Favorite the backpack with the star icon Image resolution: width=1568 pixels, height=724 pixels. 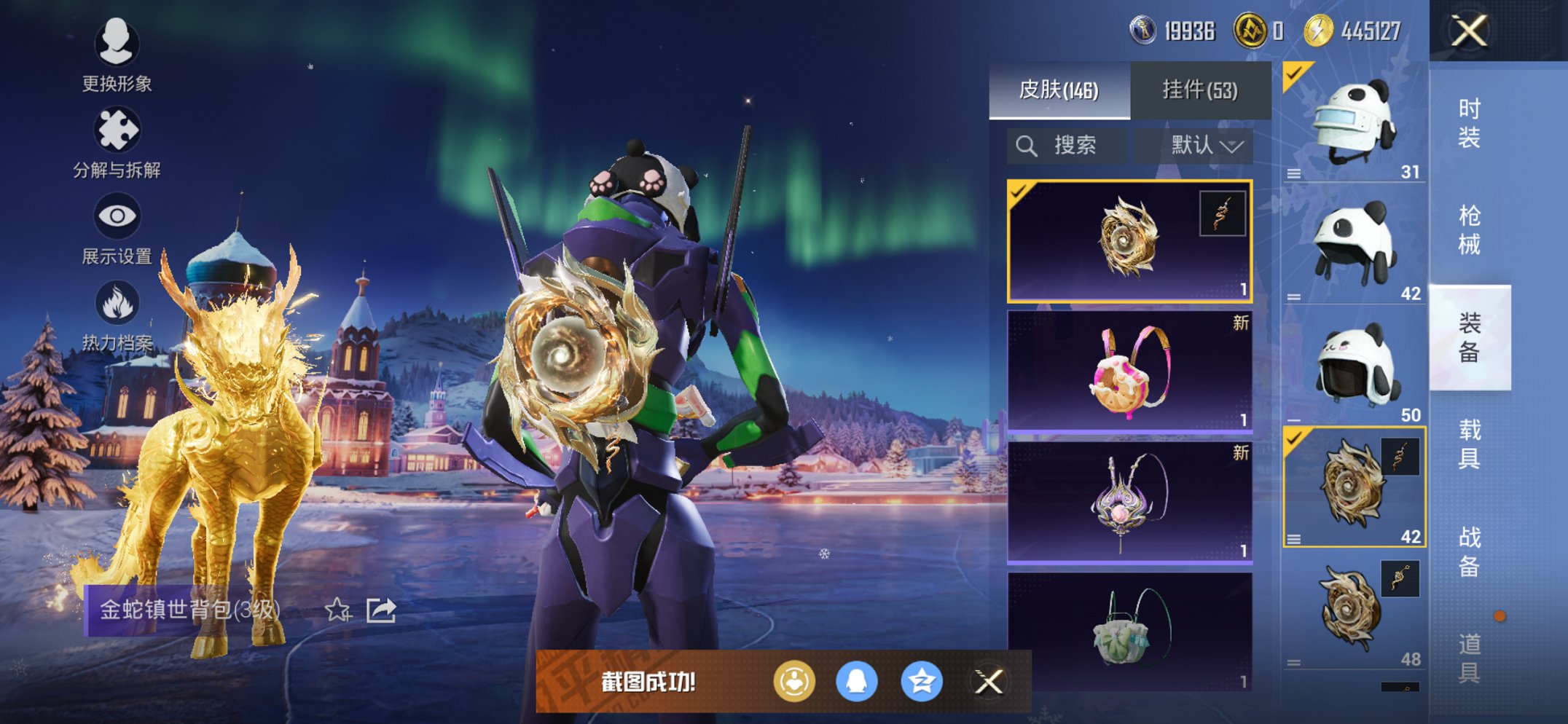coord(337,610)
